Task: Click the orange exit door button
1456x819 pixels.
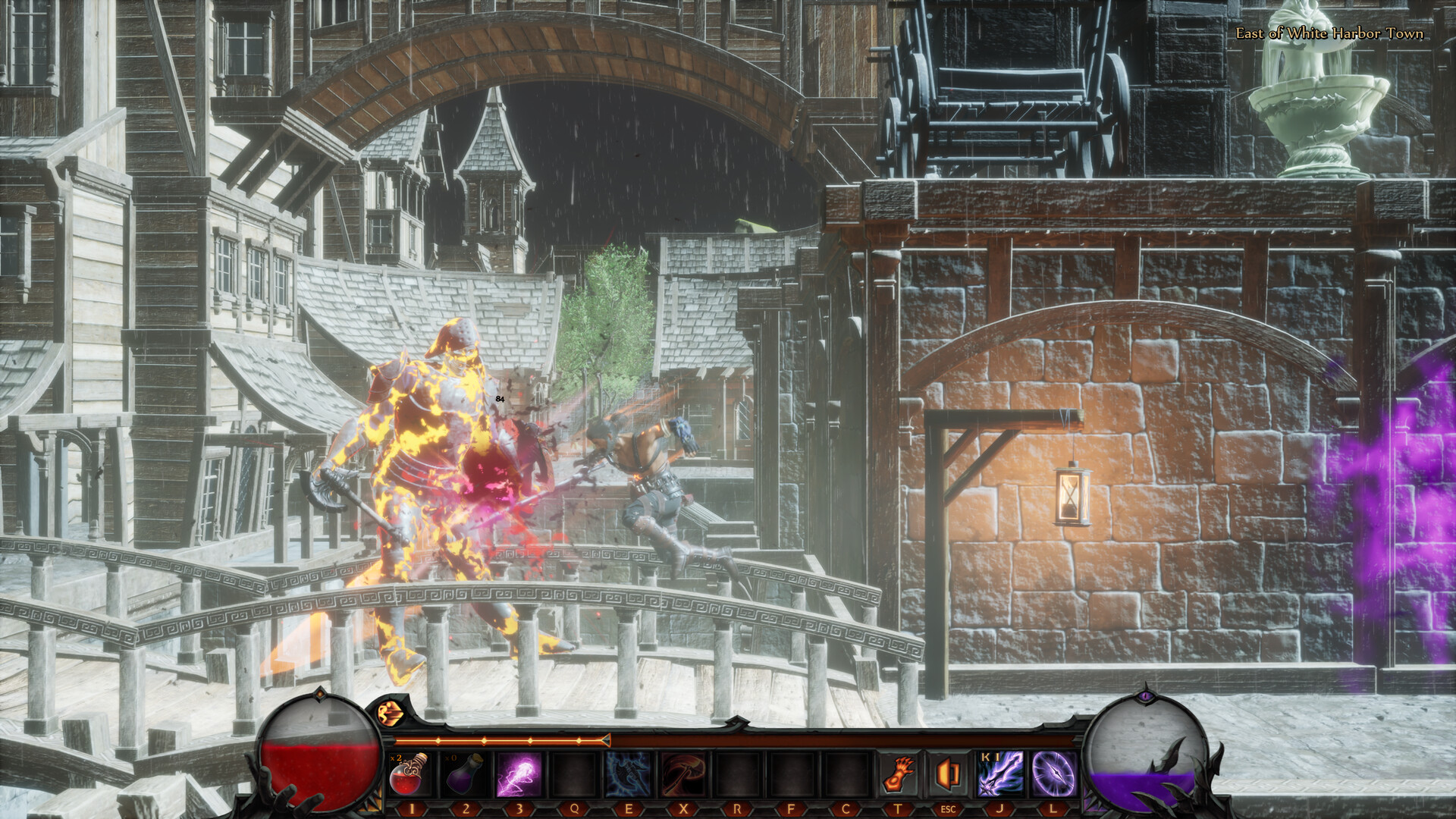Action: pos(948,774)
